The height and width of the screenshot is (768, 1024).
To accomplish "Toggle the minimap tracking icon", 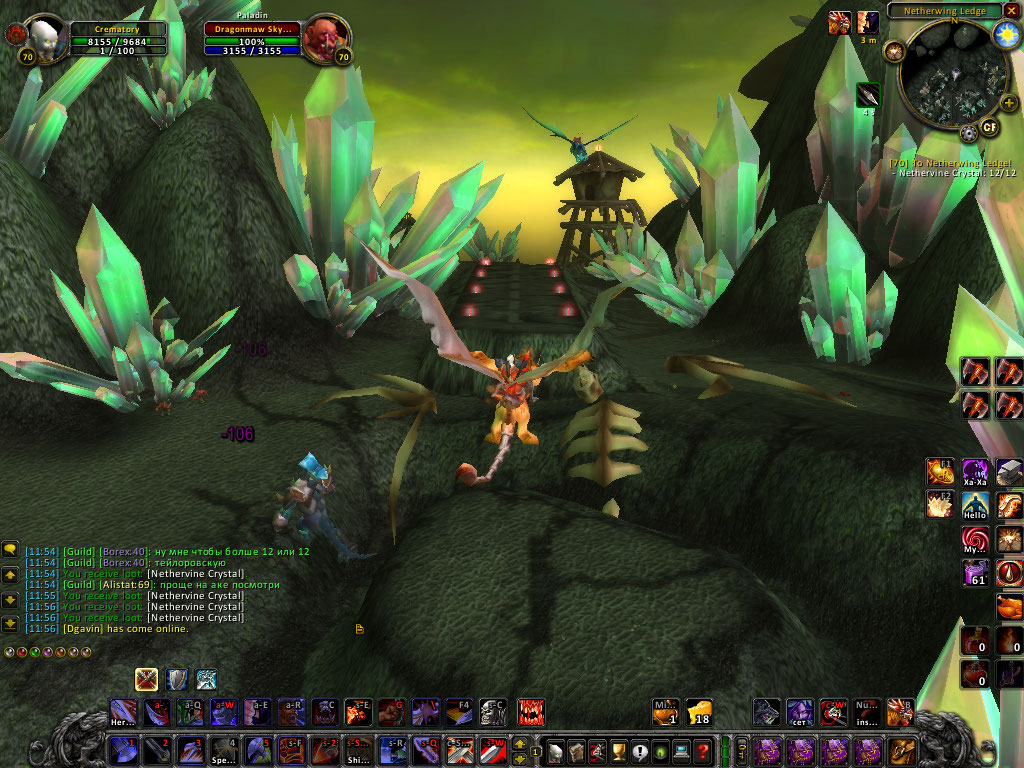I will 894,51.
